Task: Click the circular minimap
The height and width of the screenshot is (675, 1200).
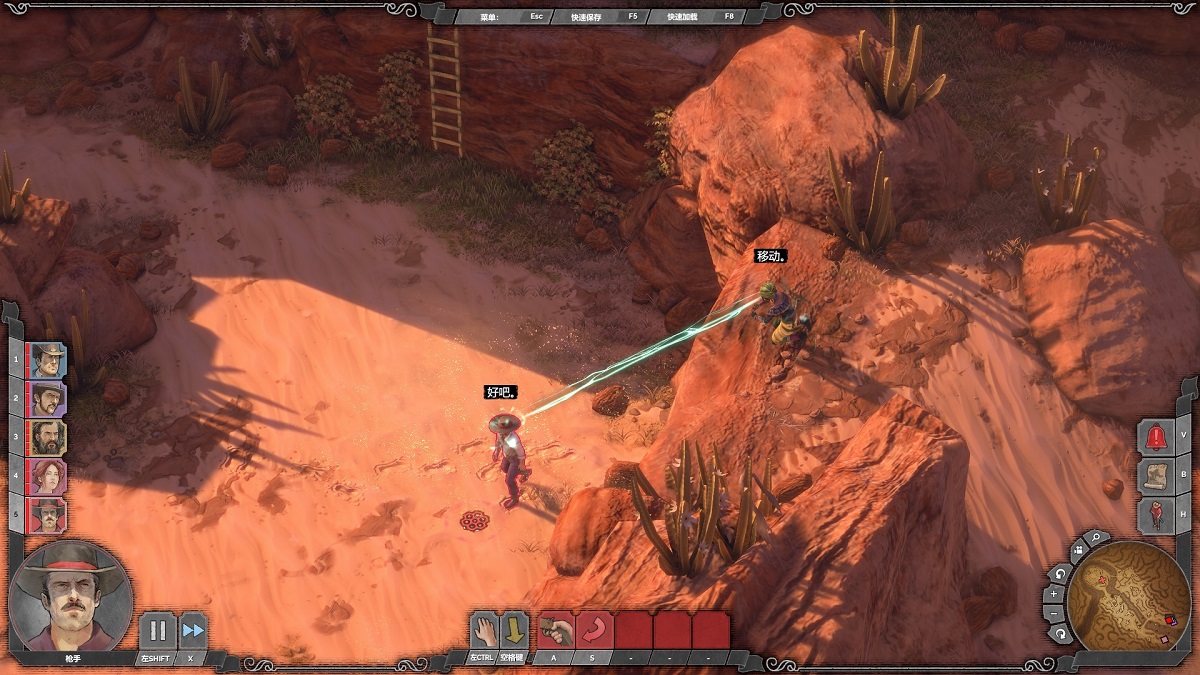Action: (1128, 597)
